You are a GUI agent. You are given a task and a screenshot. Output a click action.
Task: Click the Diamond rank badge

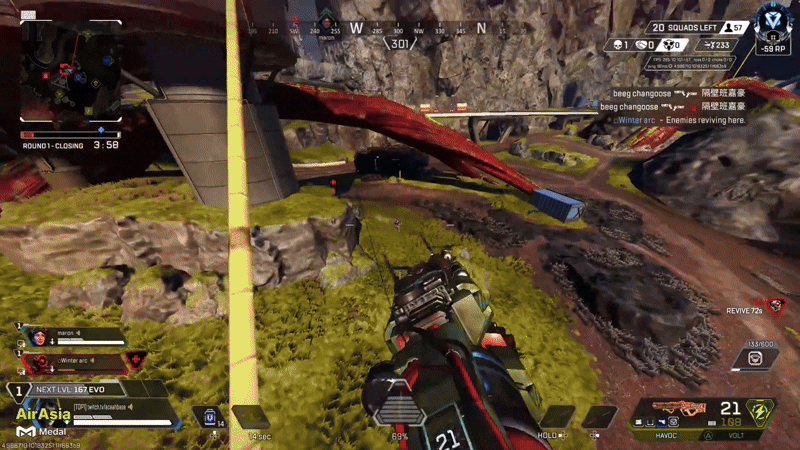pos(770,22)
